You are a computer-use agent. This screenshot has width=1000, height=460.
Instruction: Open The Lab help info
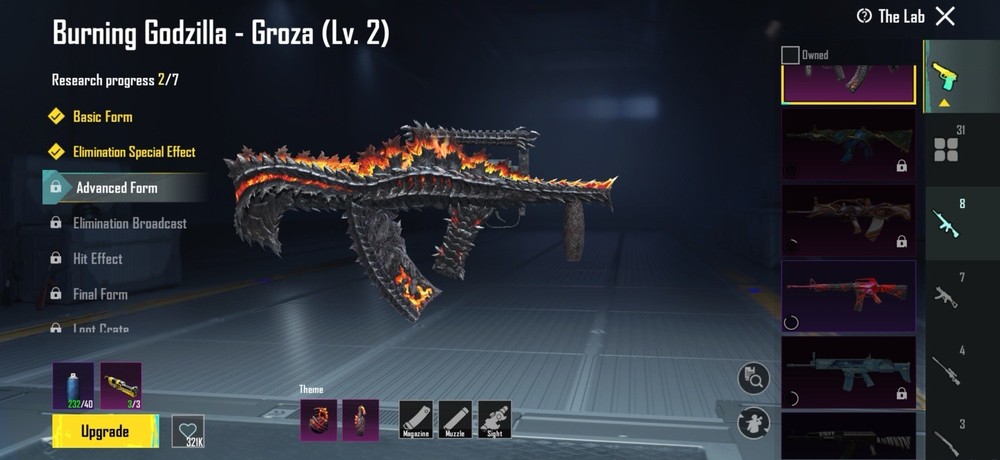point(865,16)
